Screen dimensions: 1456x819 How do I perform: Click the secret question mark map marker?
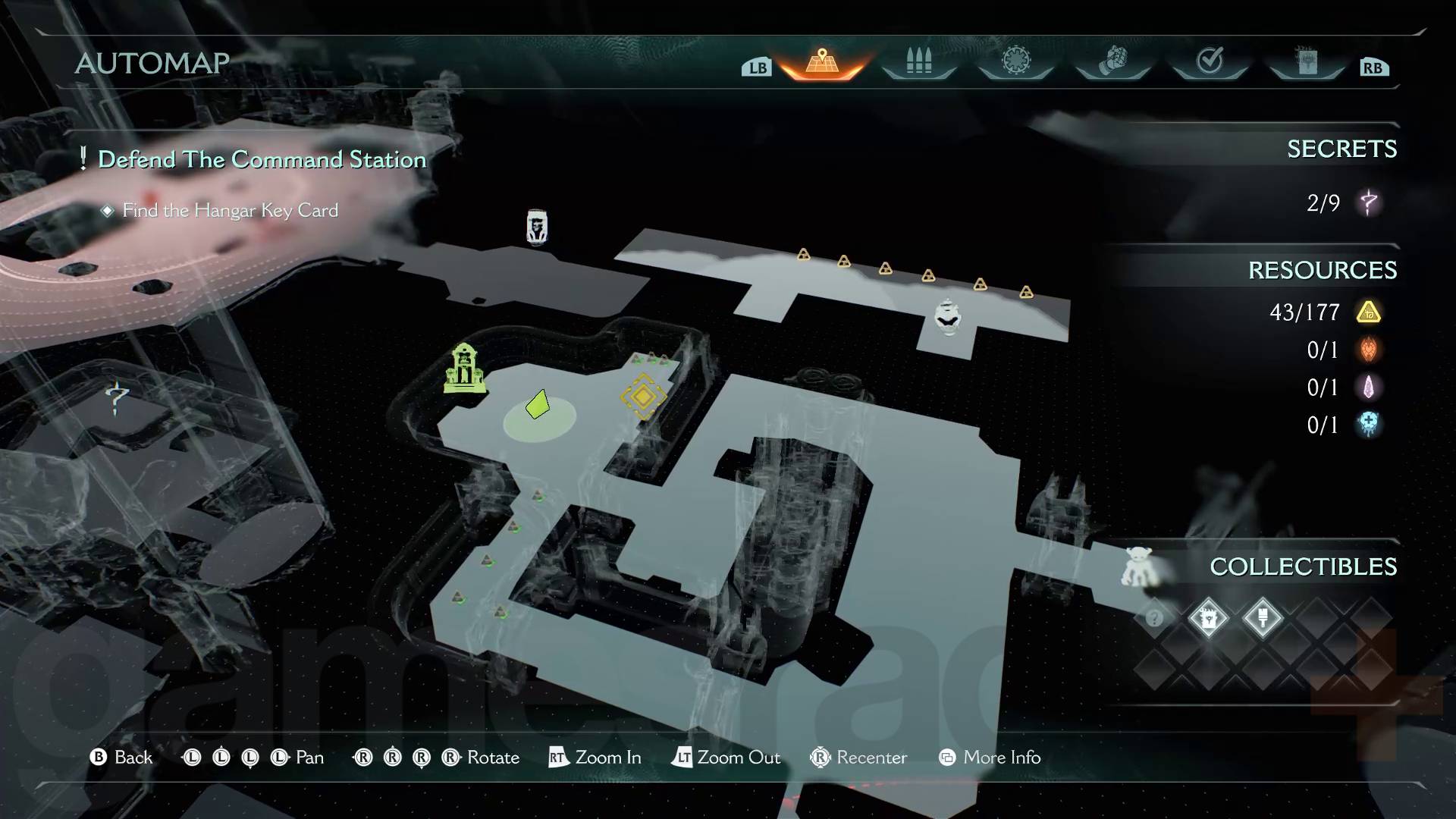pos(117,397)
